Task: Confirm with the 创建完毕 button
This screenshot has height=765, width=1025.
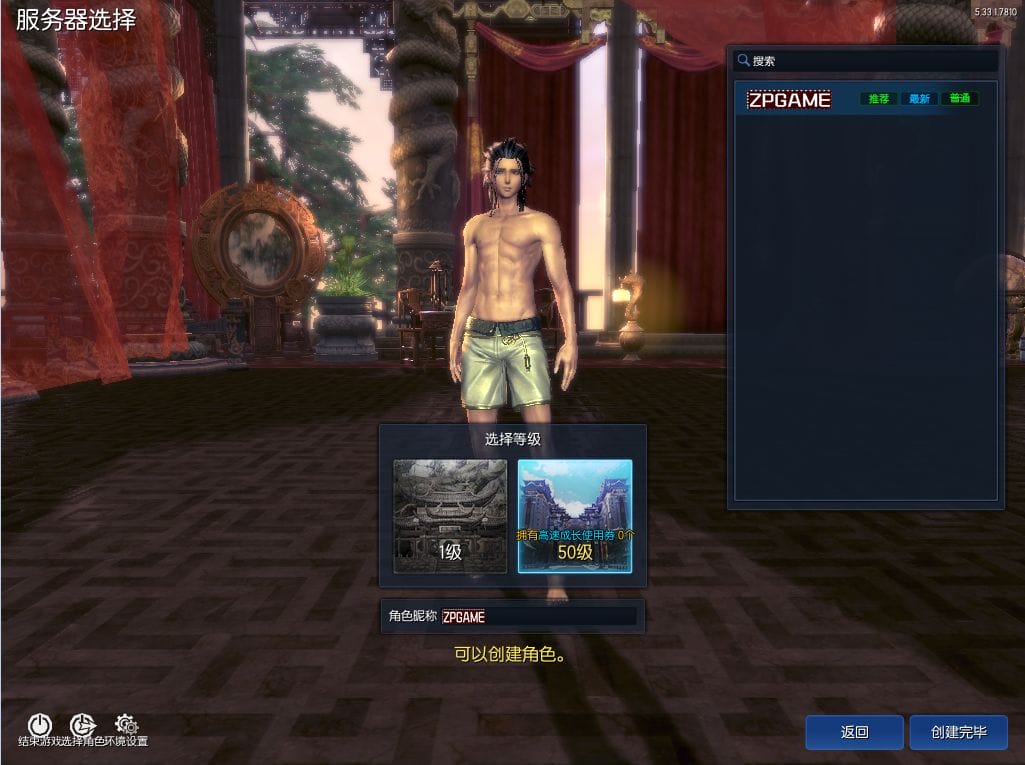Action: coord(958,732)
